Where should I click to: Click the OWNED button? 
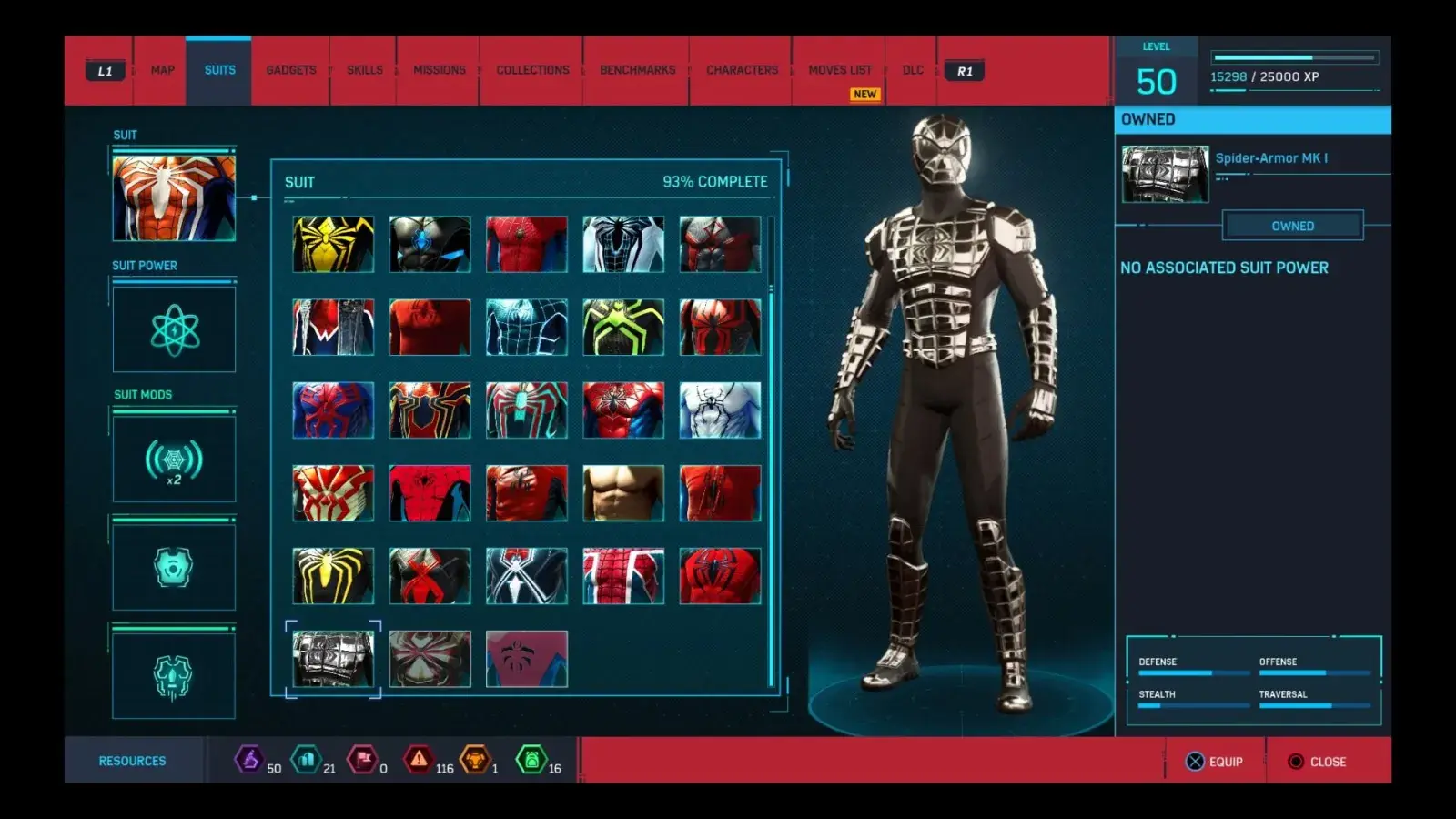[1292, 225]
